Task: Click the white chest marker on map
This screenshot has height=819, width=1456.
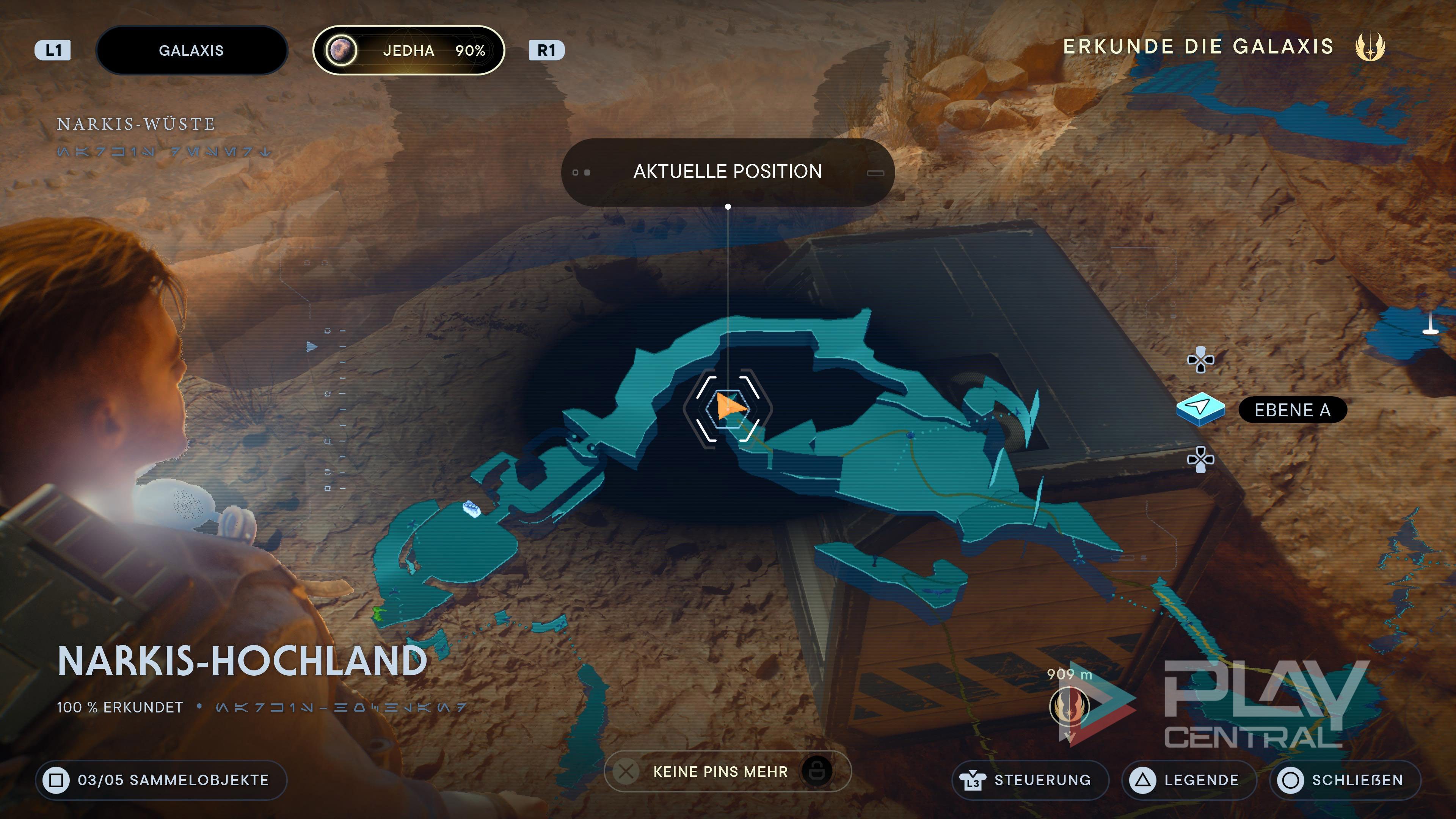Action: [471, 508]
